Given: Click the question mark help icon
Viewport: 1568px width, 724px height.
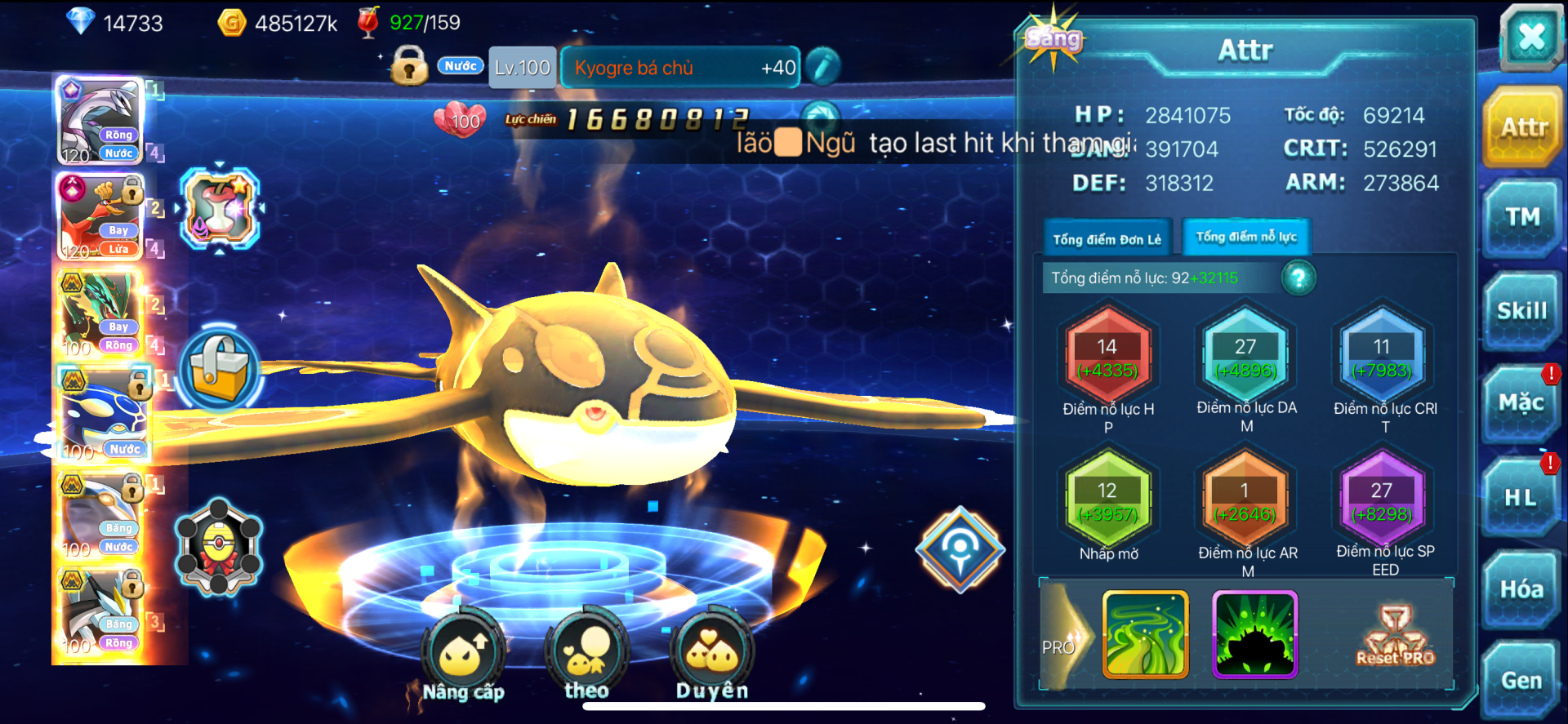Looking at the screenshot, I should (1298, 278).
